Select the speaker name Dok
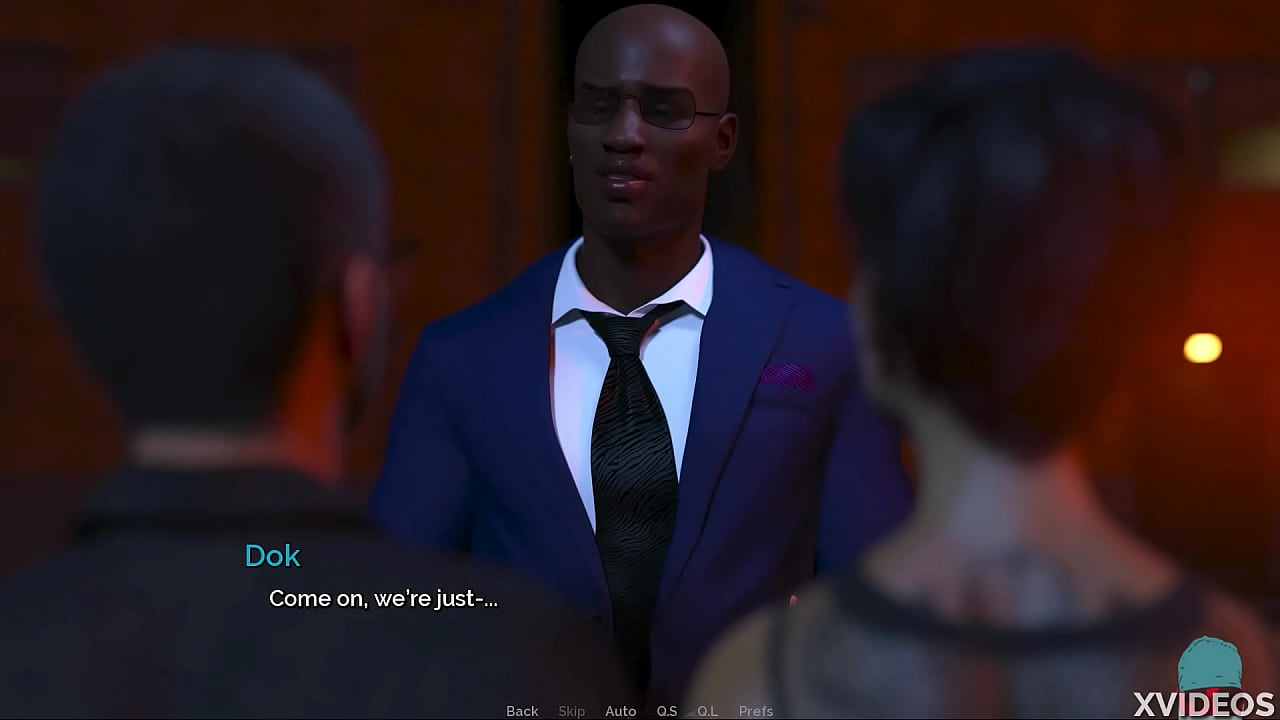Screen dimensions: 1280x720 click(x=272, y=556)
